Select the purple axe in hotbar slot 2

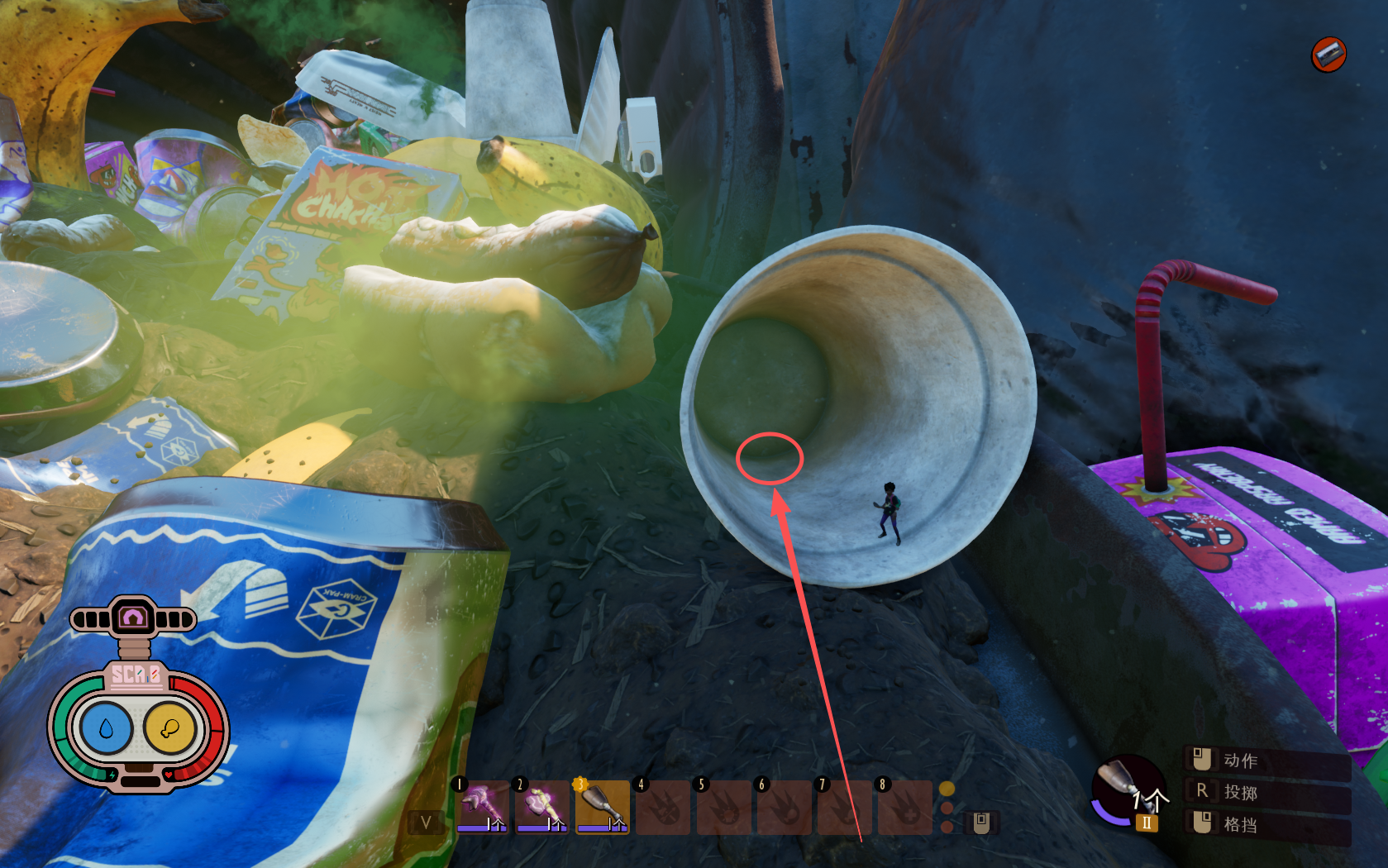[542, 806]
